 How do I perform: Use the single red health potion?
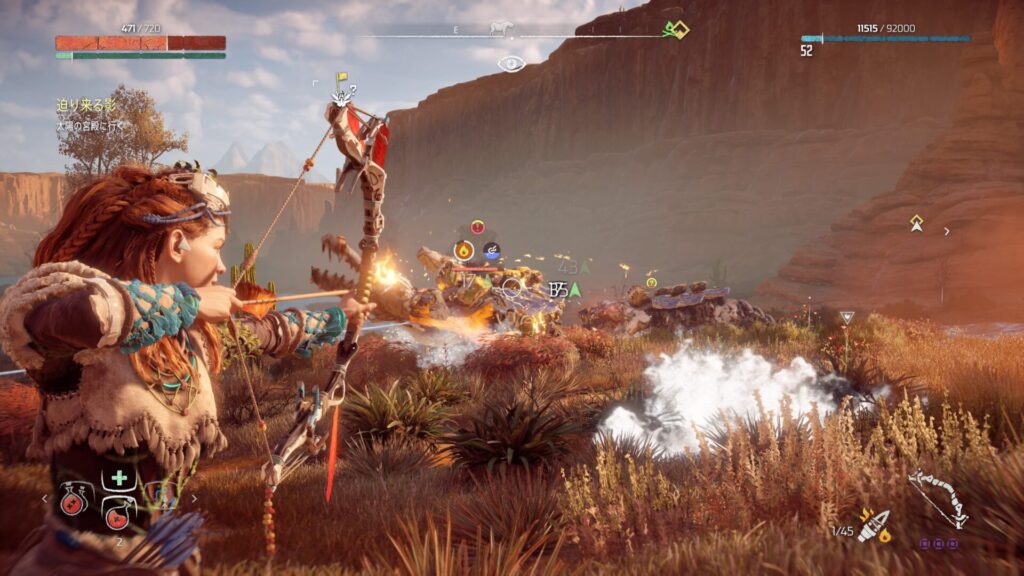tap(119, 512)
